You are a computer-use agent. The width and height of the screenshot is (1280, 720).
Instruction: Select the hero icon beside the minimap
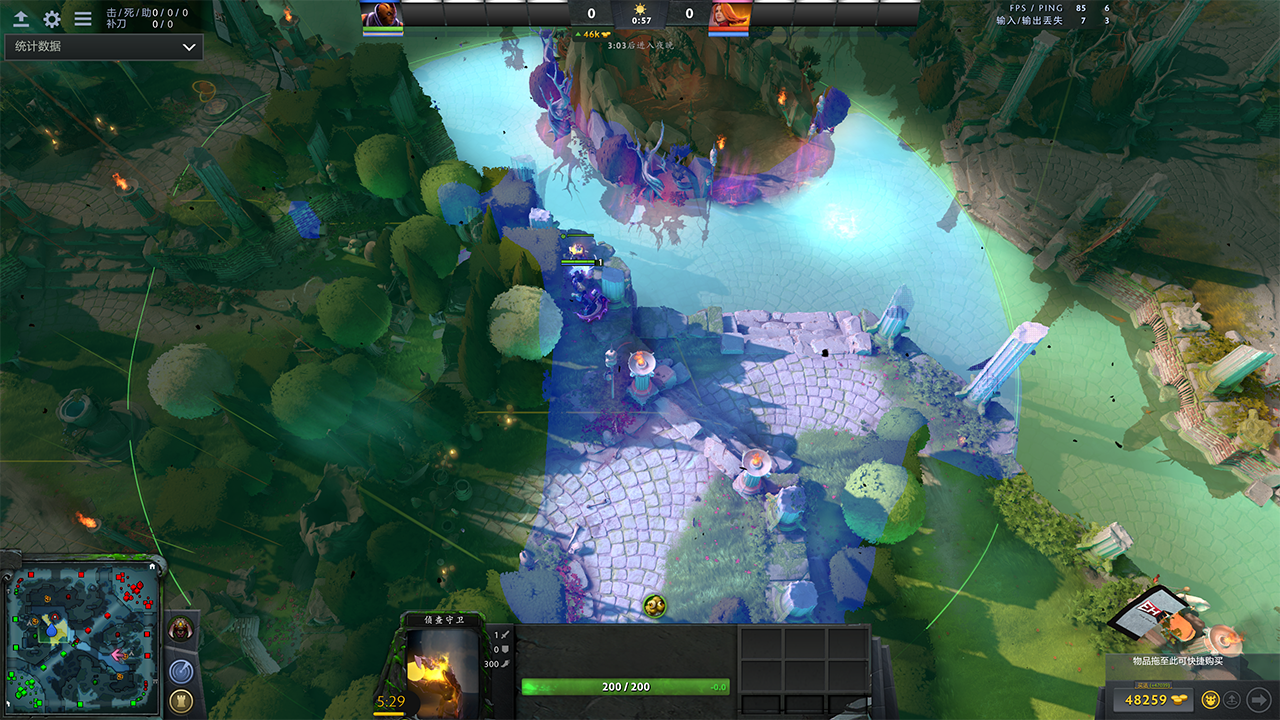[181, 630]
